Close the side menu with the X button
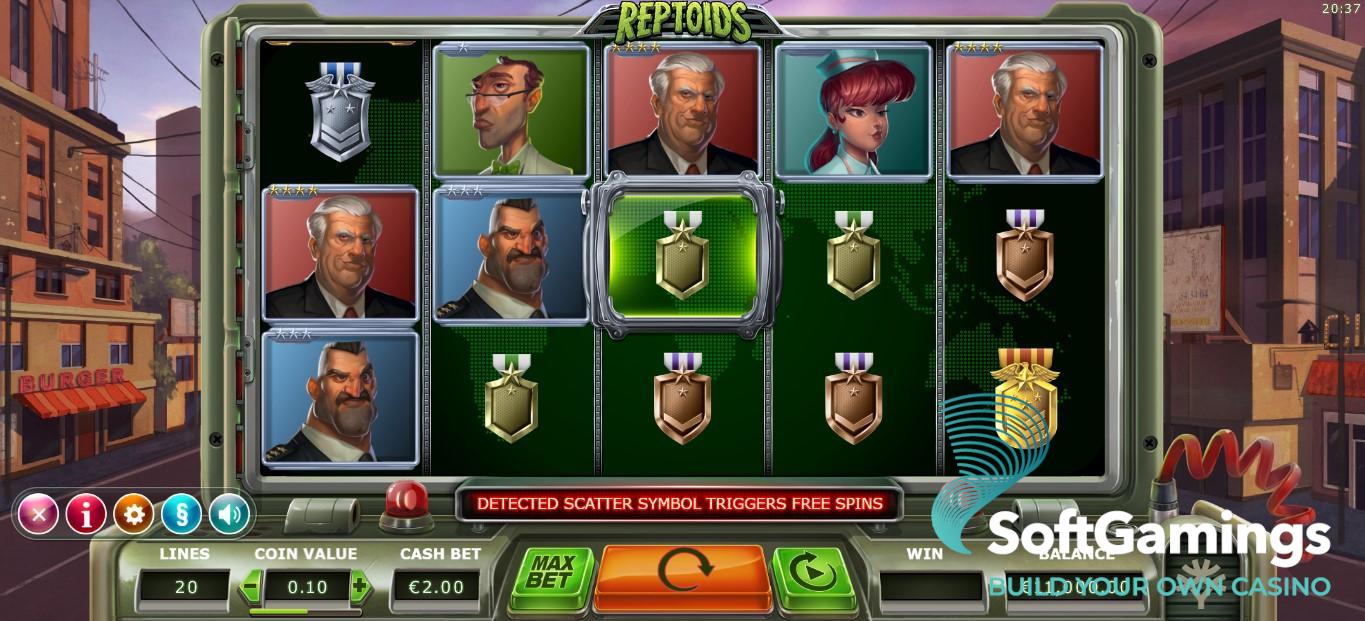 (x=38, y=514)
